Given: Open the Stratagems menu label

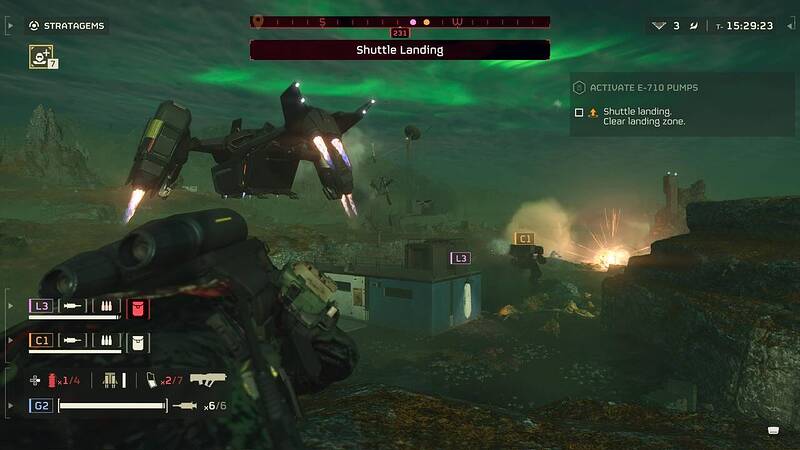Looking at the screenshot, I should tap(72, 24).
